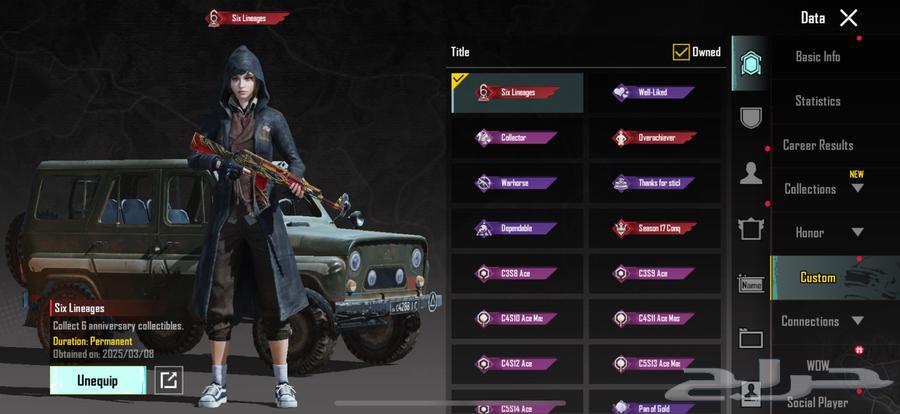900x414 pixels.
Task: Select the Well-Liked title
Action: click(x=654, y=92)
